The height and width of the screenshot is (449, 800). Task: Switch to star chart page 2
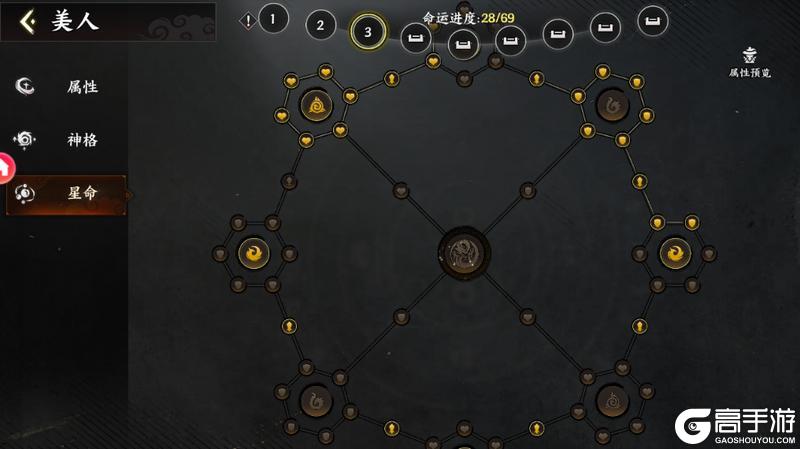click(320, 25)
